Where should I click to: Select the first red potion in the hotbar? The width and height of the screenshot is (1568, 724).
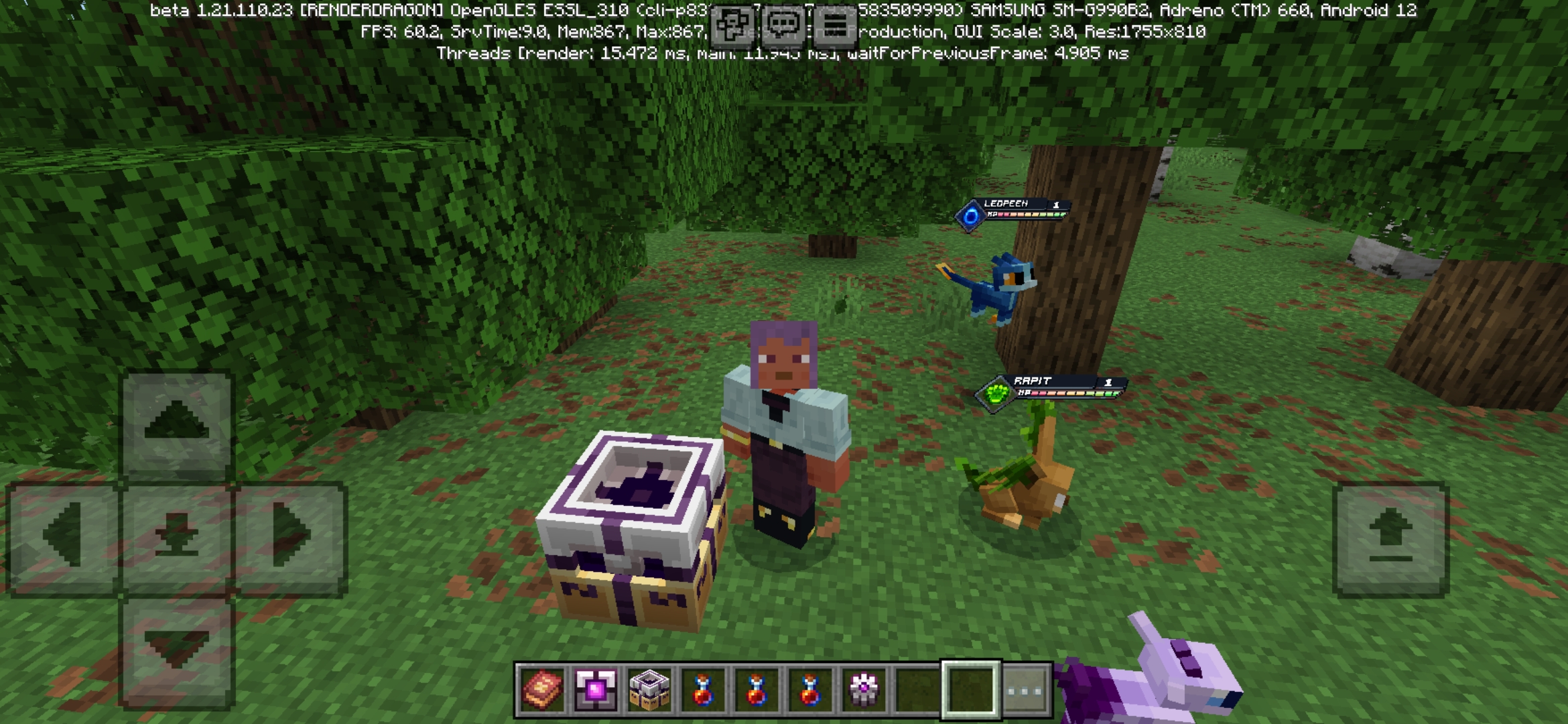[703, 687]
